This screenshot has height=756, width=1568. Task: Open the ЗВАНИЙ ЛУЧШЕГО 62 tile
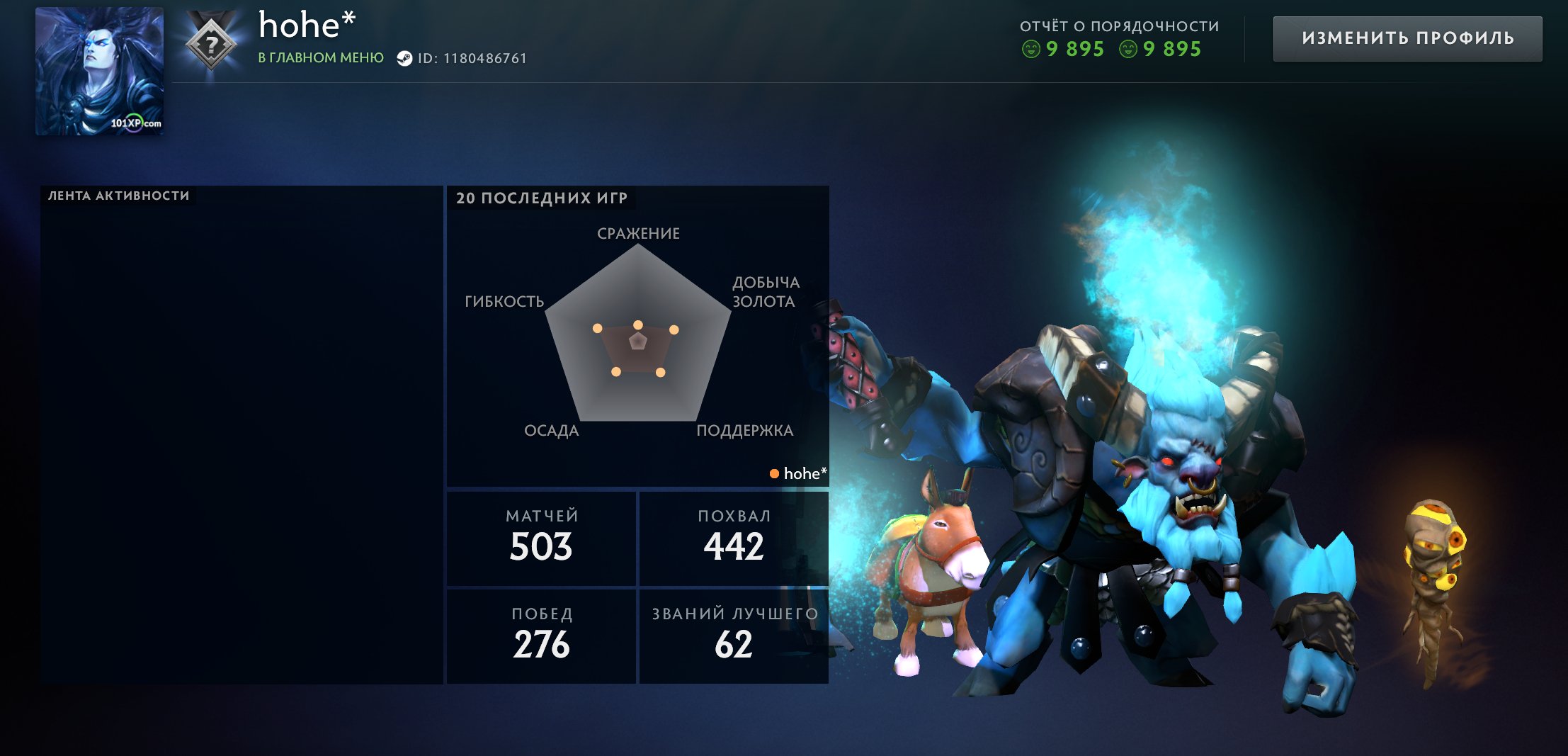(x=734, y=633)
